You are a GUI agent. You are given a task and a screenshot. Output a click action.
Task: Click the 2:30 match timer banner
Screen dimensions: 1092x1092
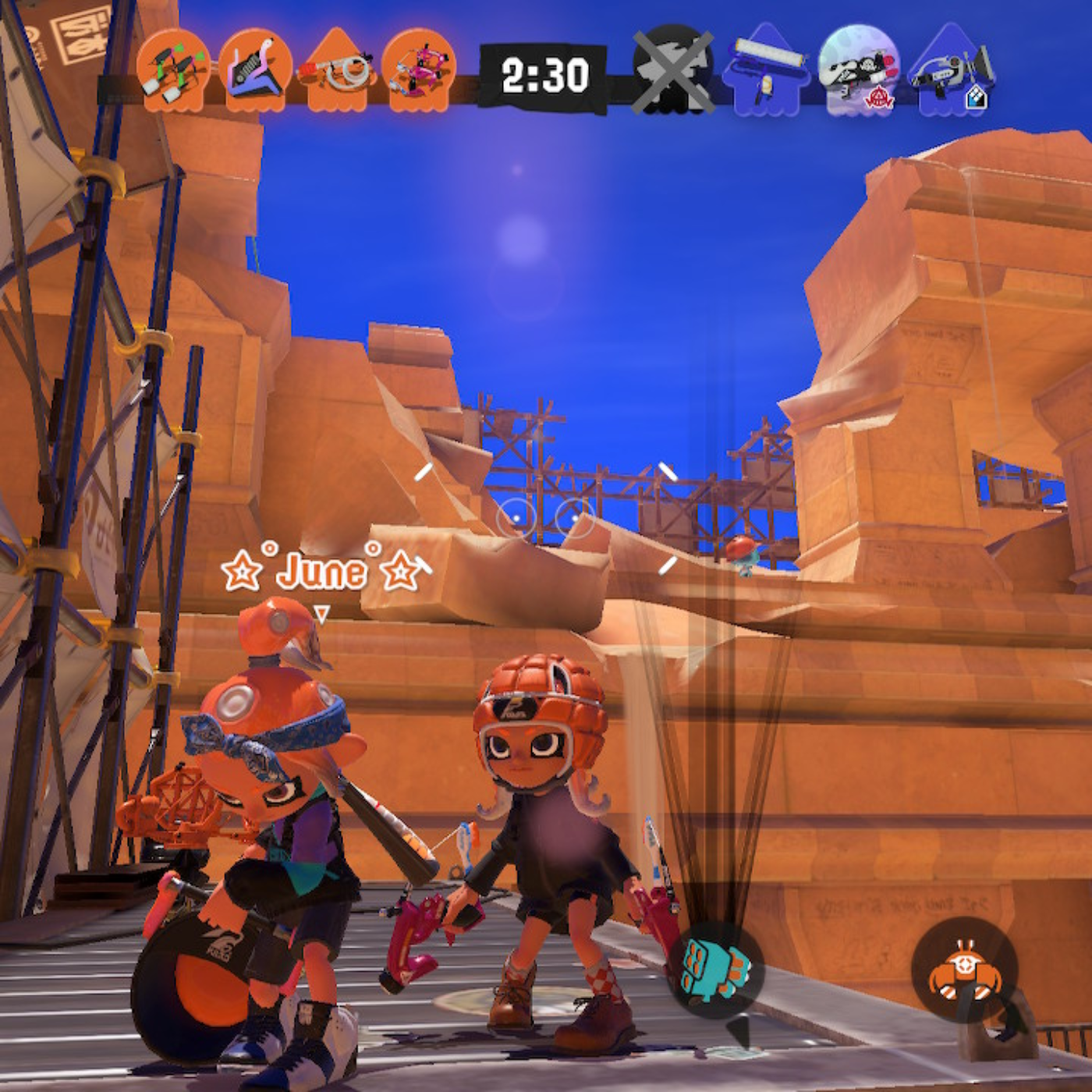(x=546, y=74)
